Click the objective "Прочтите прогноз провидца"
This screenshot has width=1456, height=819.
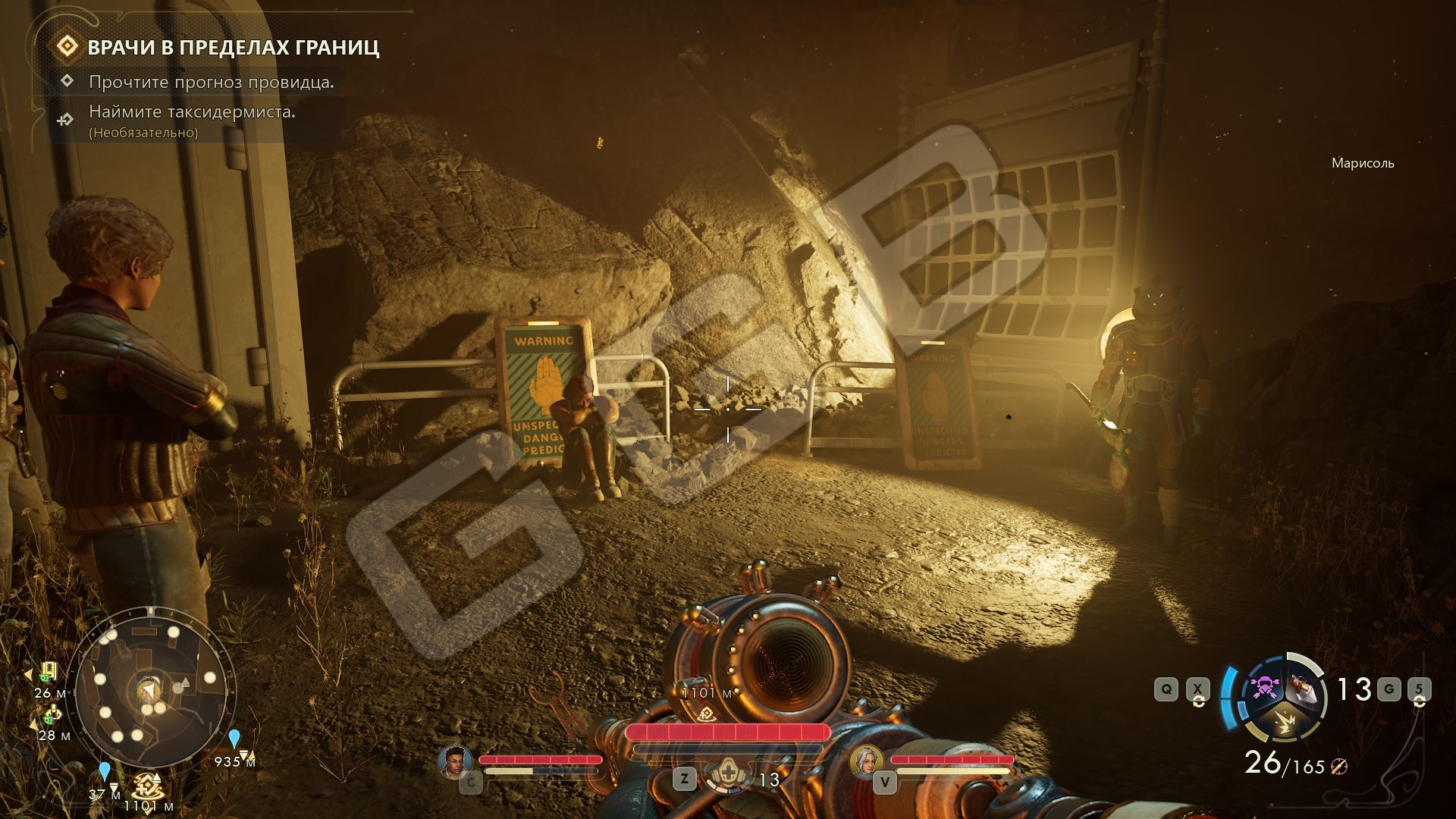(x=211, y=82)
